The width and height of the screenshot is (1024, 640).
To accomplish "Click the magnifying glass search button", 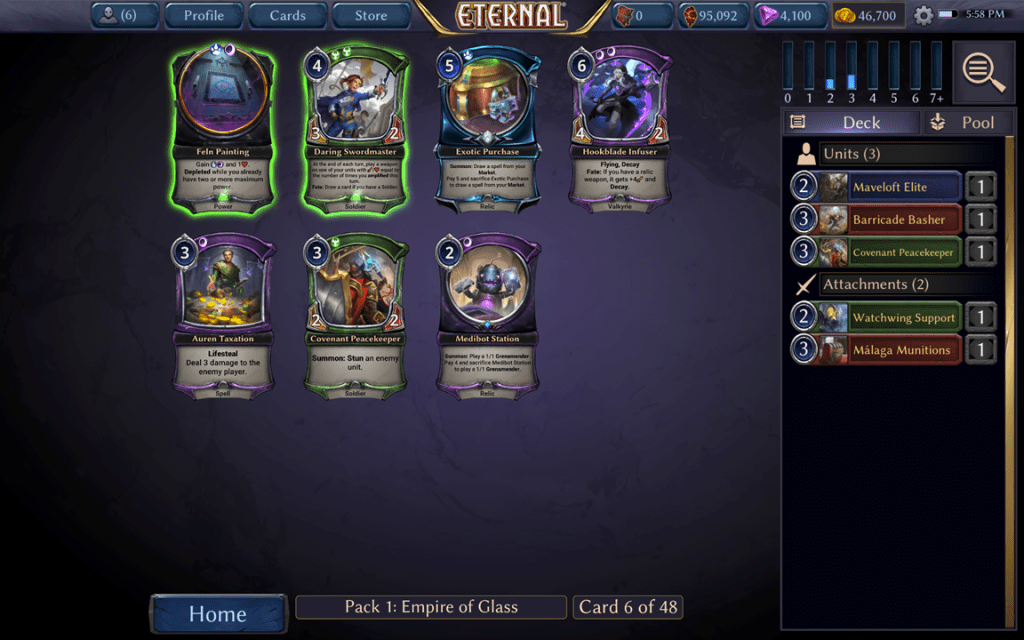I will (983, 71).
